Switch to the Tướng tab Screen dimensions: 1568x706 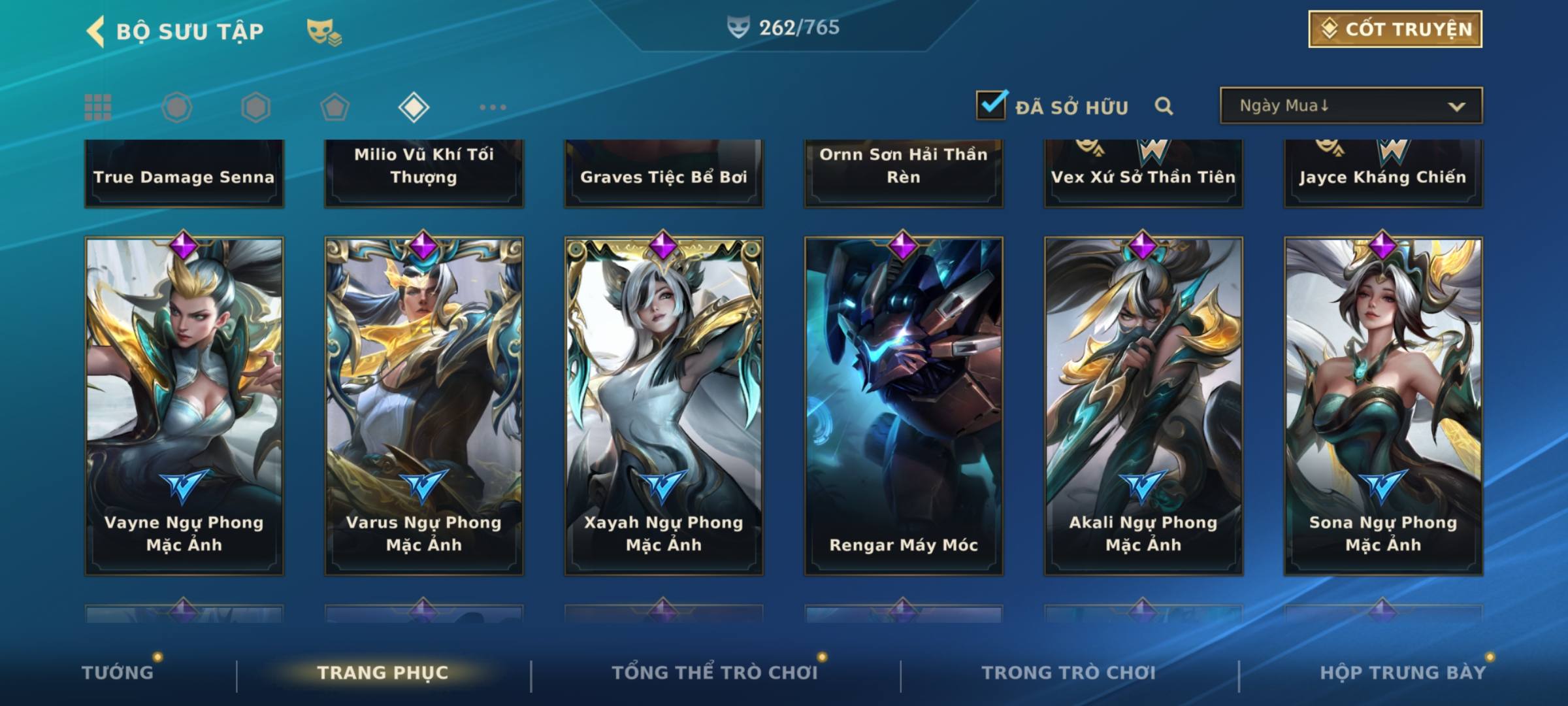pyautogui.click(x=118, y=673)
